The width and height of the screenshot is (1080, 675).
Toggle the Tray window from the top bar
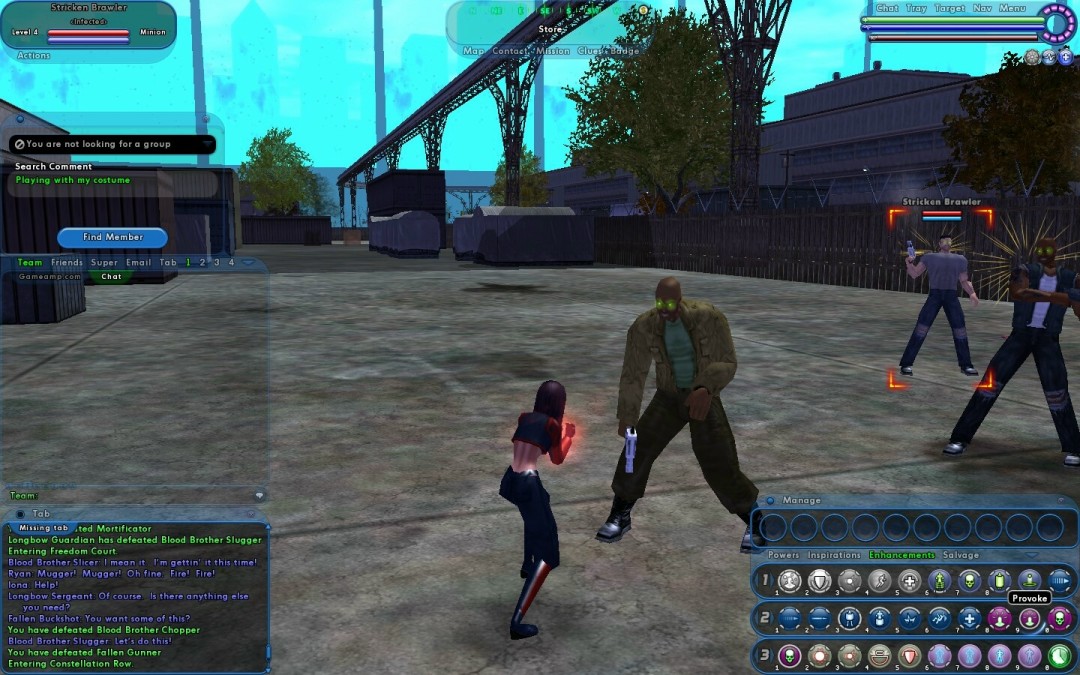[916, 9]
